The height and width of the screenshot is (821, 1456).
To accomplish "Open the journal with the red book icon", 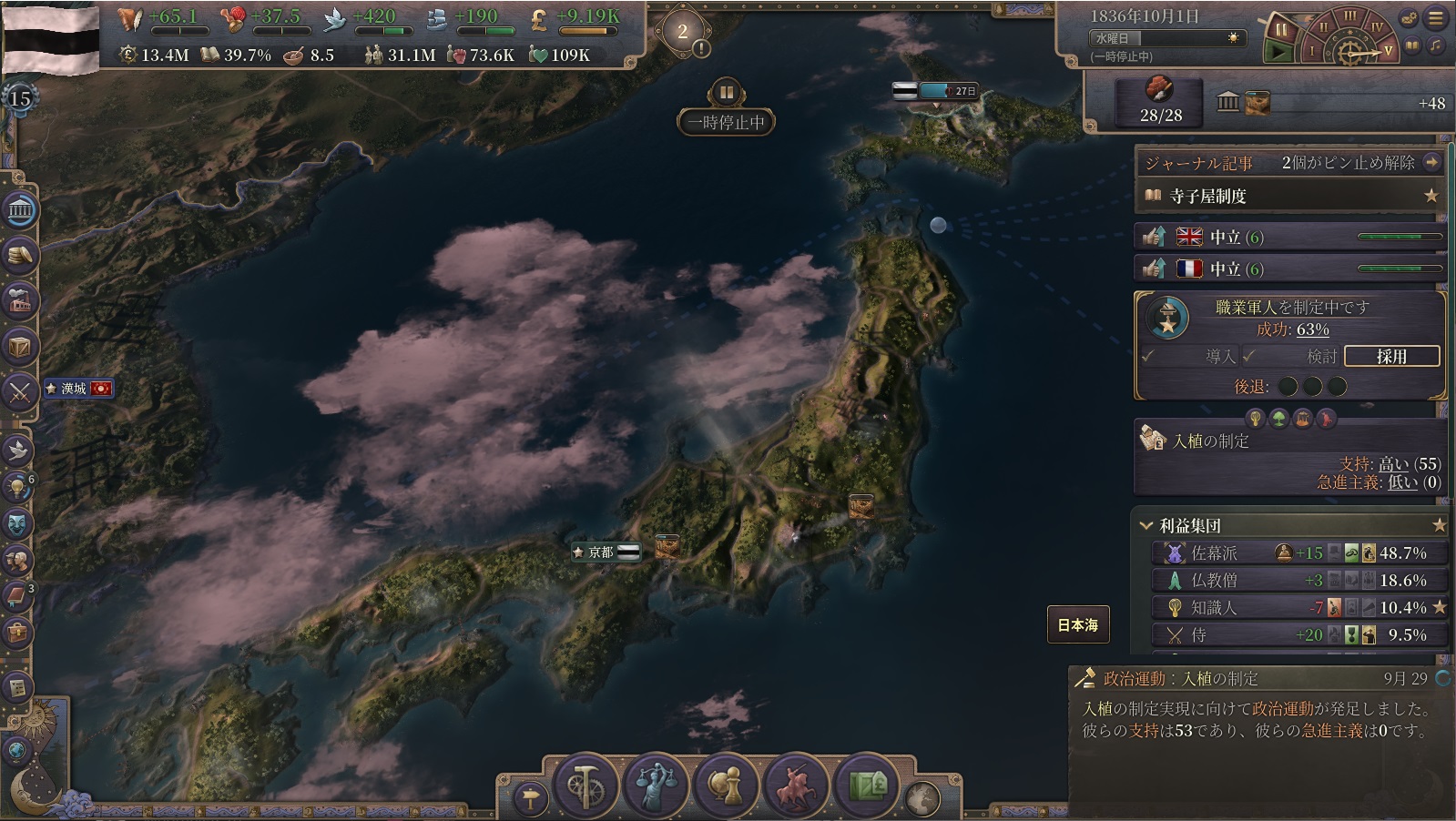I will [18, 596].
